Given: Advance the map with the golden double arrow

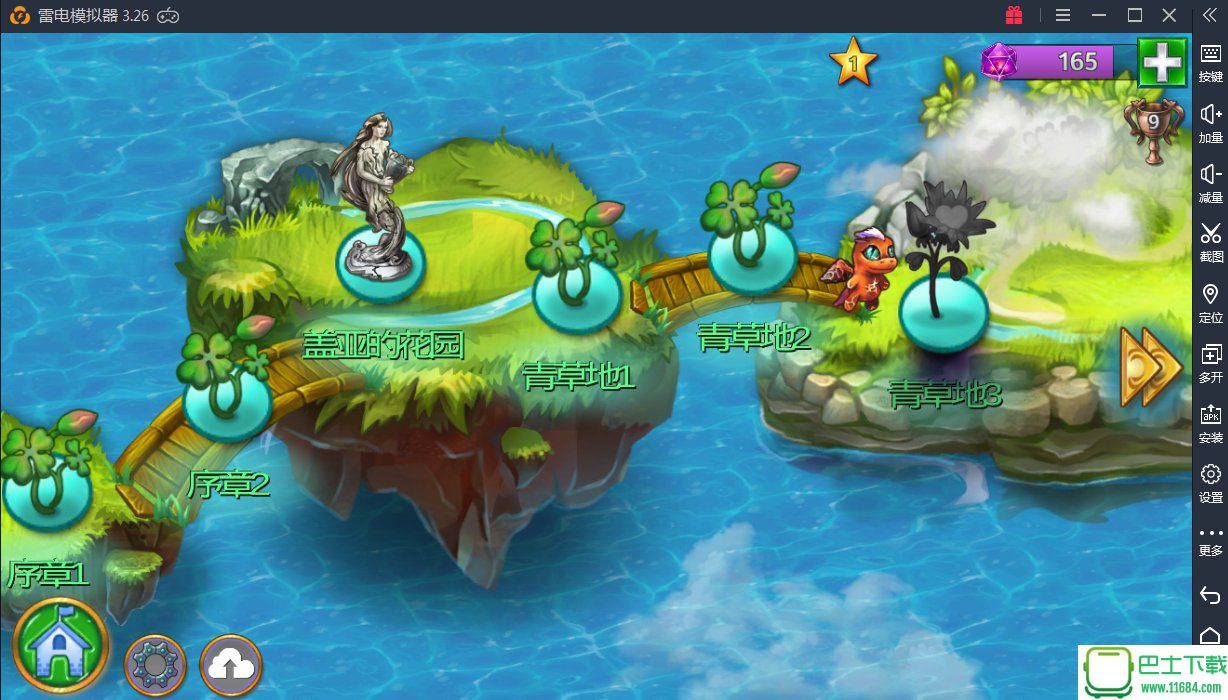Looking at the screenshot, I should (x=1150, y=367).
